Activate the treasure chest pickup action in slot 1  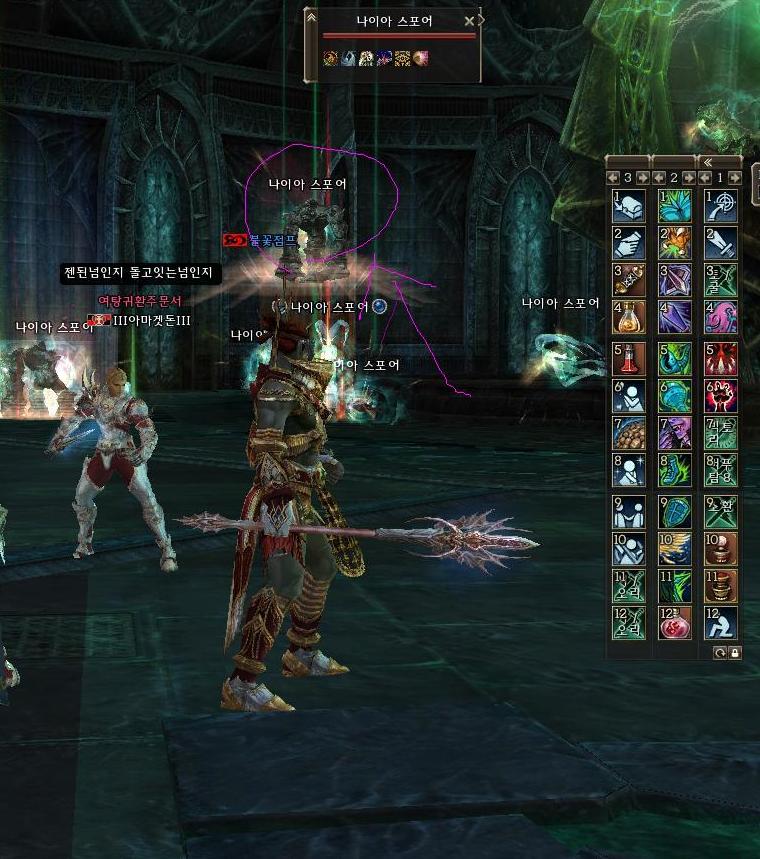click(629, 205)
